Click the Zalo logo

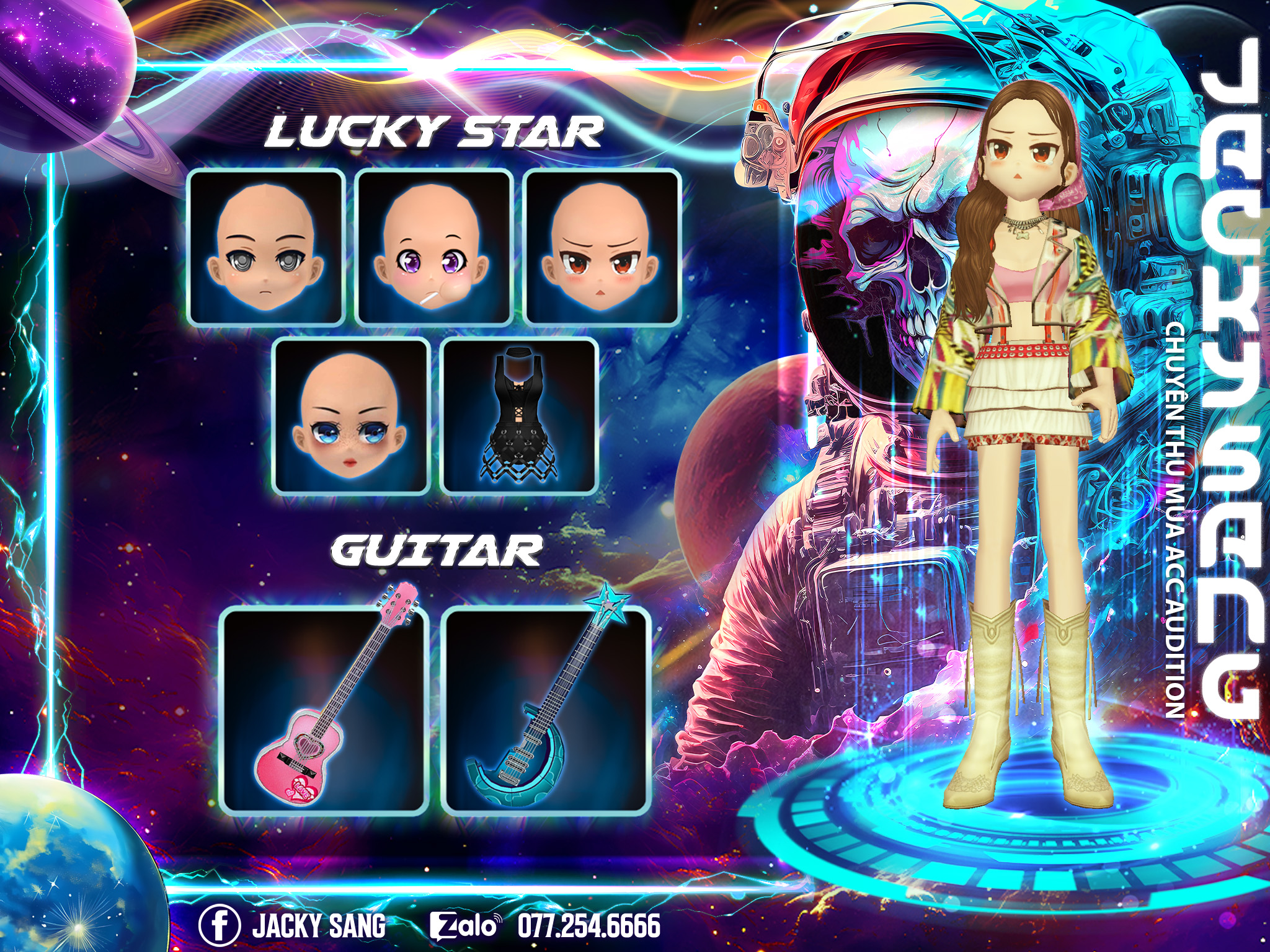pyautogui.click(x=464, y=926)
